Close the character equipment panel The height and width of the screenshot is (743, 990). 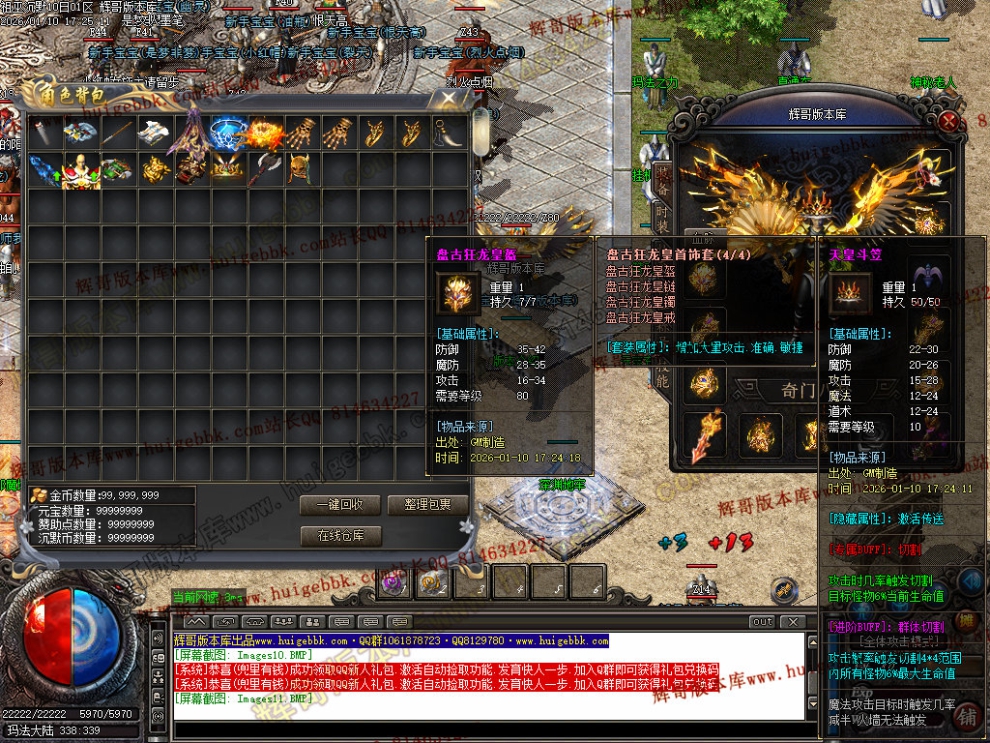[950, 121]
